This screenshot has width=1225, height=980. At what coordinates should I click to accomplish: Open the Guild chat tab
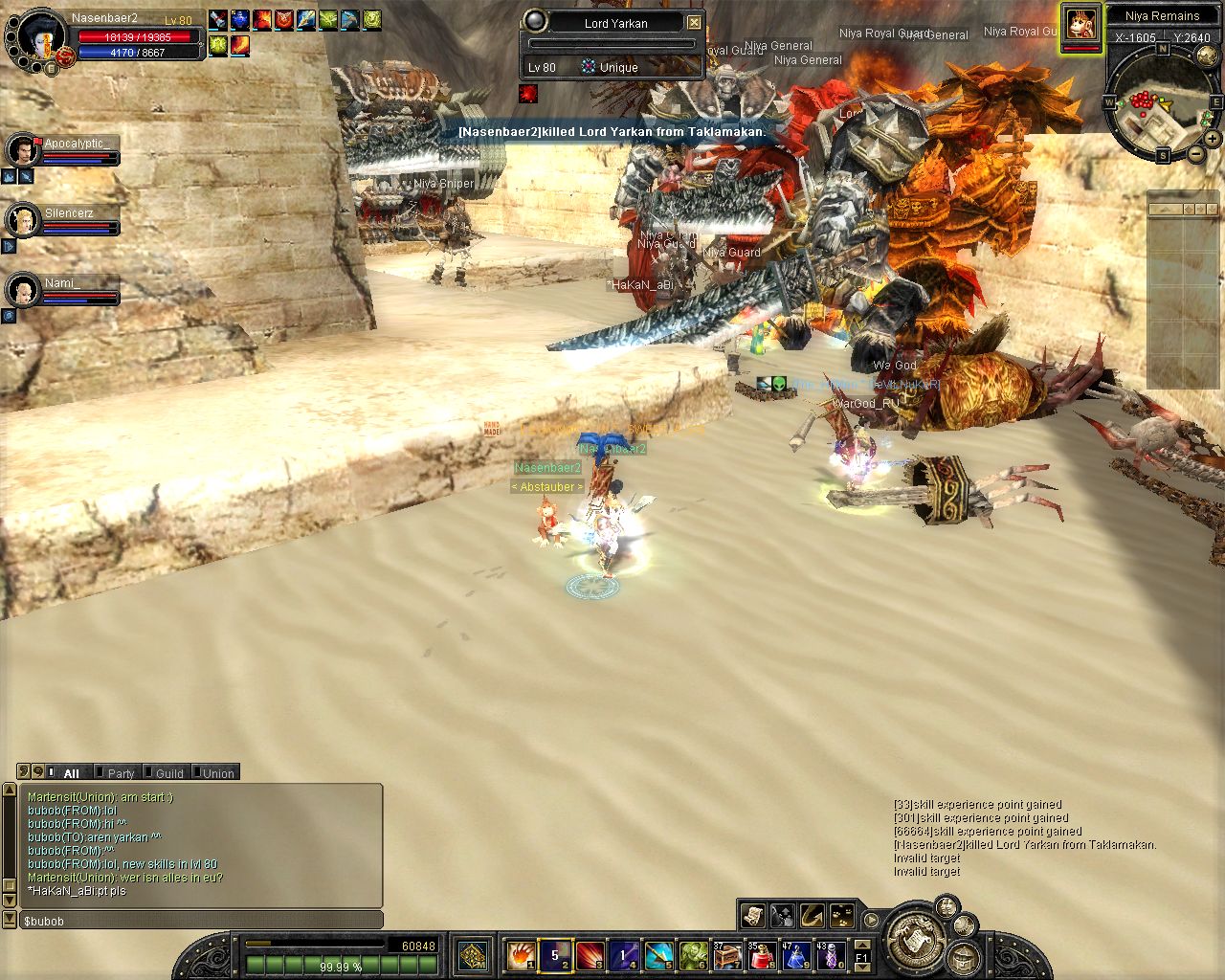pos(169,773)
